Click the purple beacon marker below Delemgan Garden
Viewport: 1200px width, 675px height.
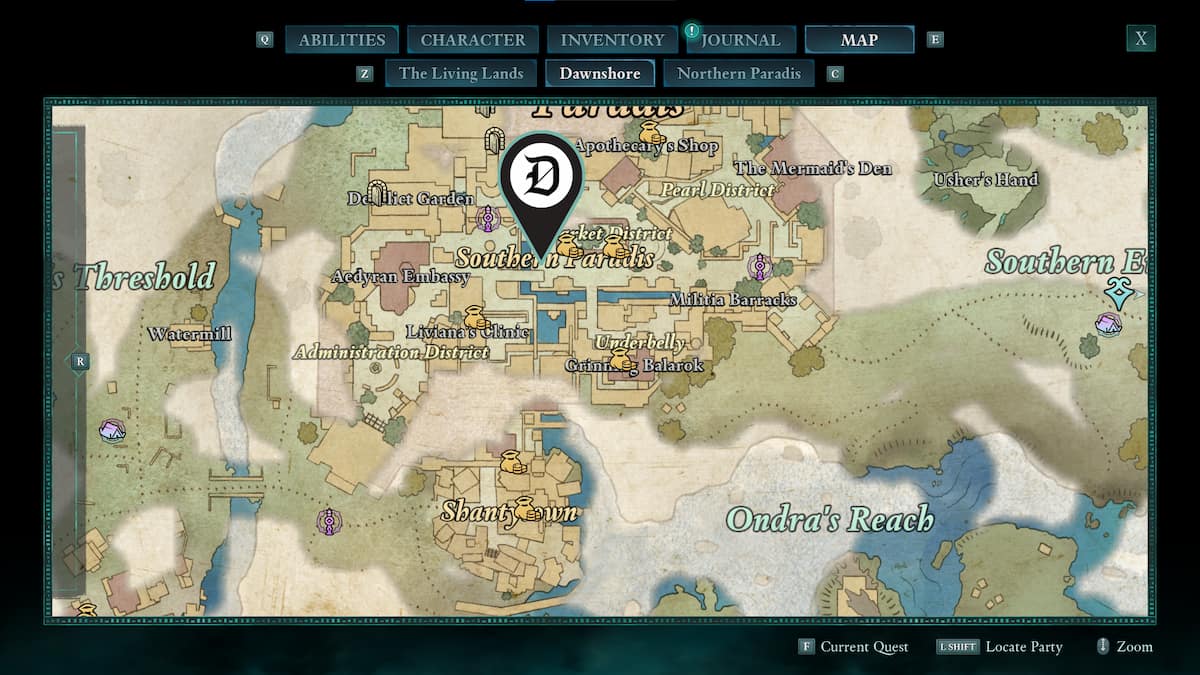(x=488, y=218)
